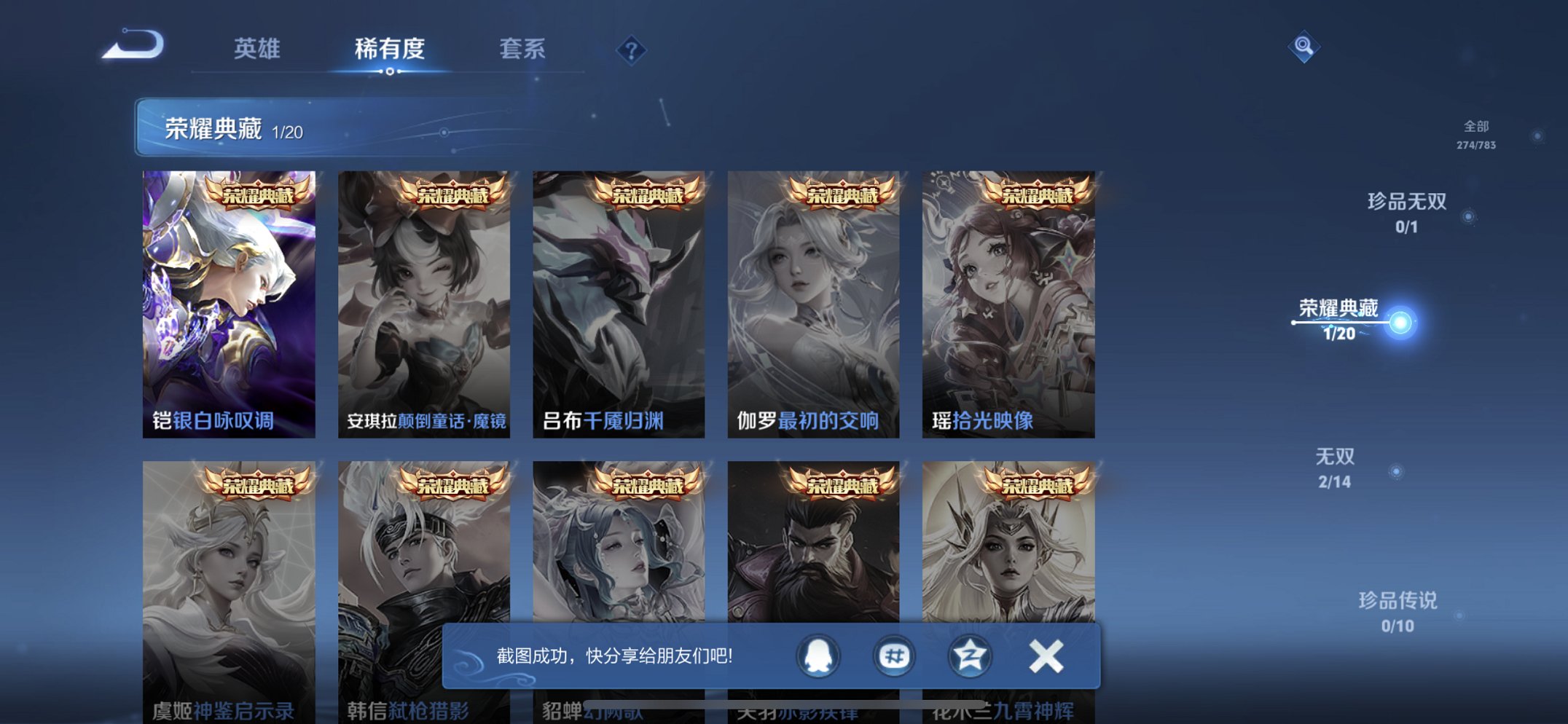Dismiss the screenshot share toast
The image size is (1568, 724).
1044,655
